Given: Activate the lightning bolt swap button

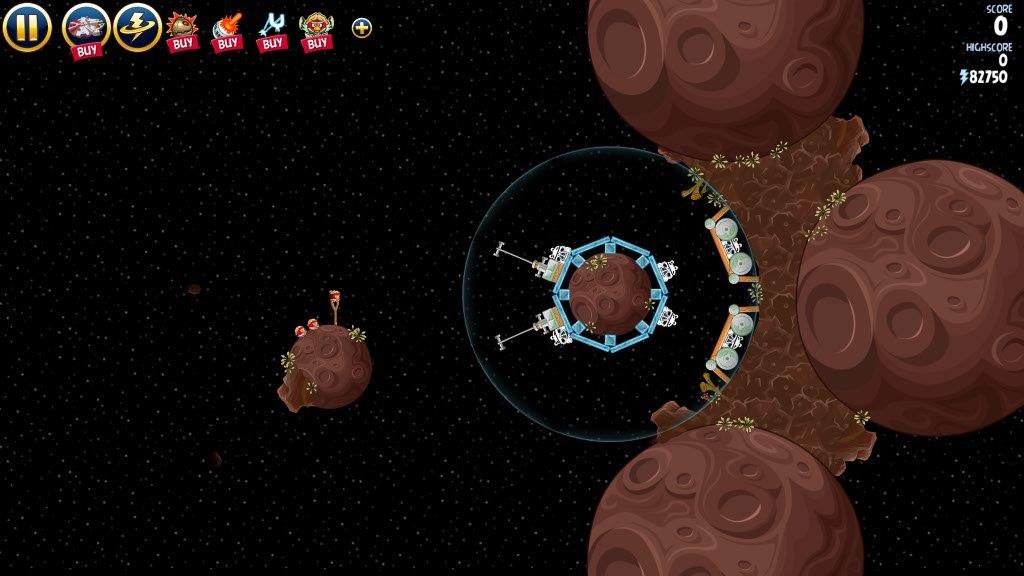Looking at the screenshot, I should (x=137, y=27).
